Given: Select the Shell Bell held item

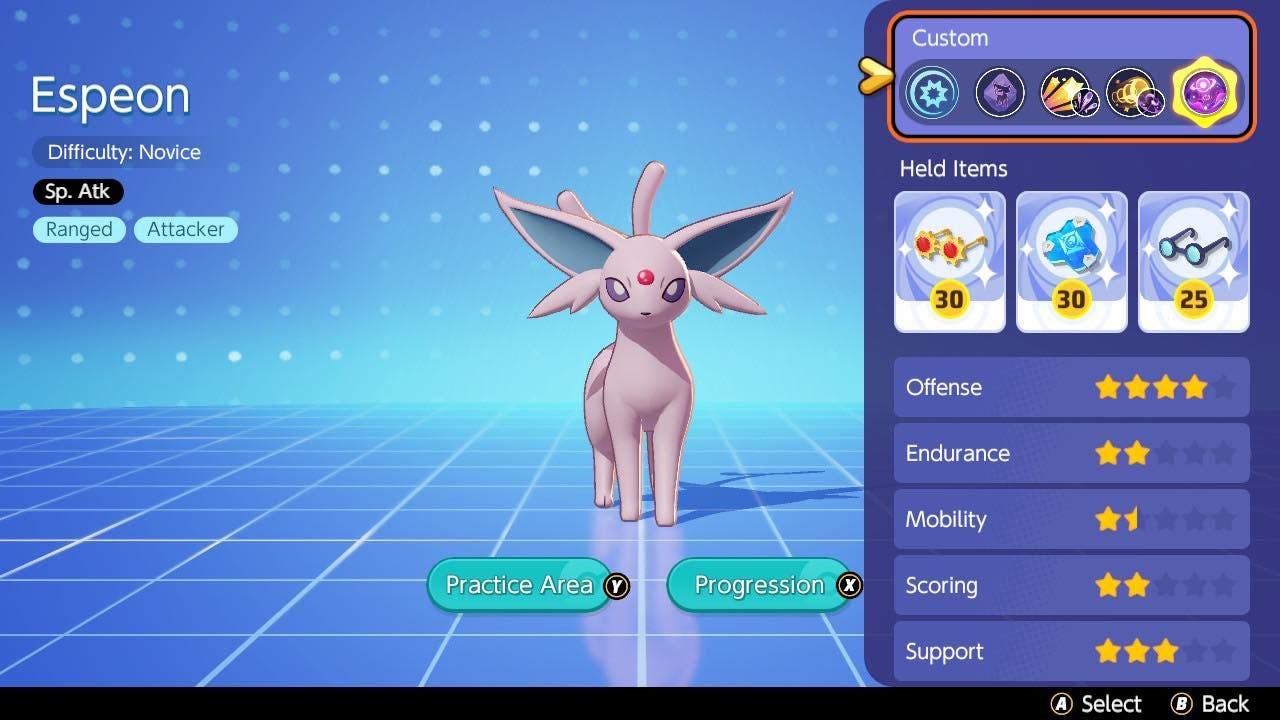Looking at the screenshot, I should [1071, 261].
